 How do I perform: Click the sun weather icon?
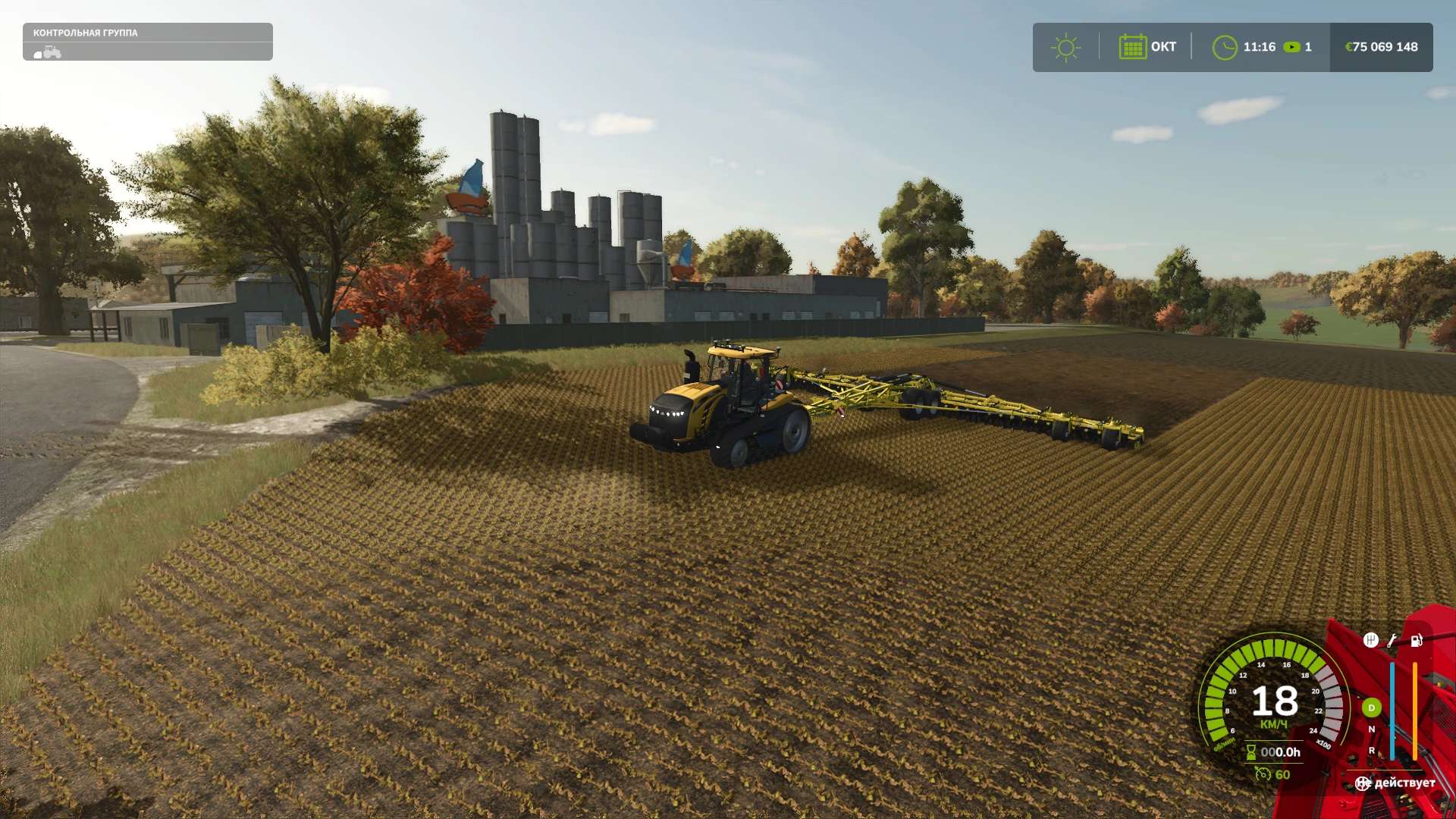[x=1065, y=48]
